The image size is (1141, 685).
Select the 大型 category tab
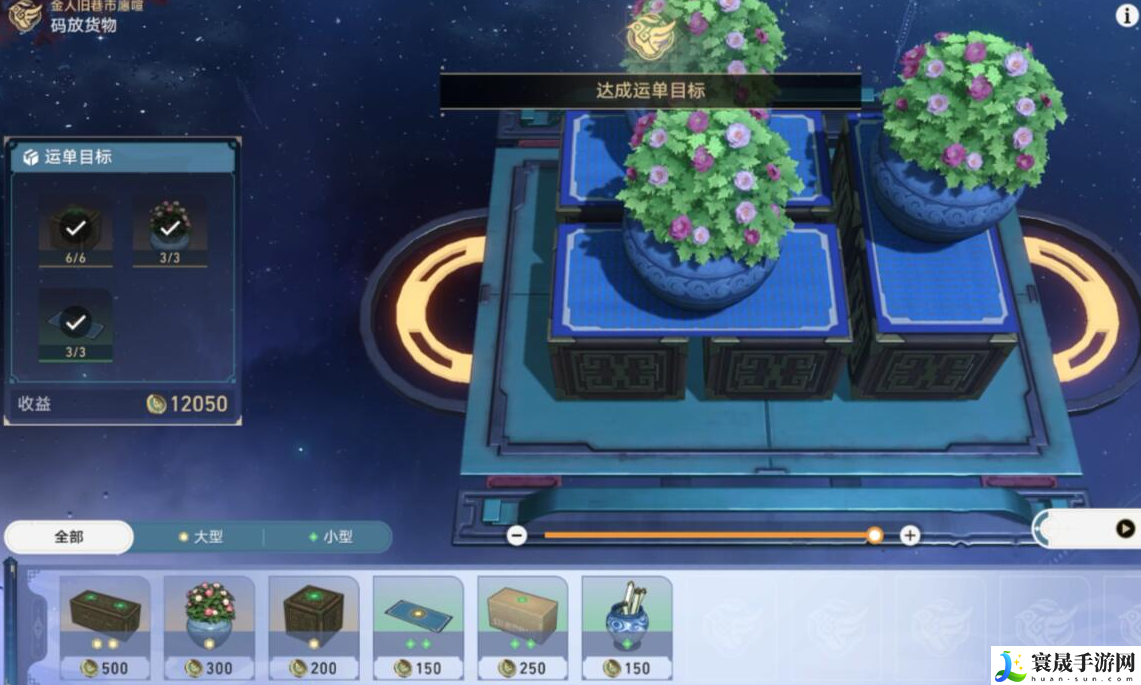pos(200,537)
